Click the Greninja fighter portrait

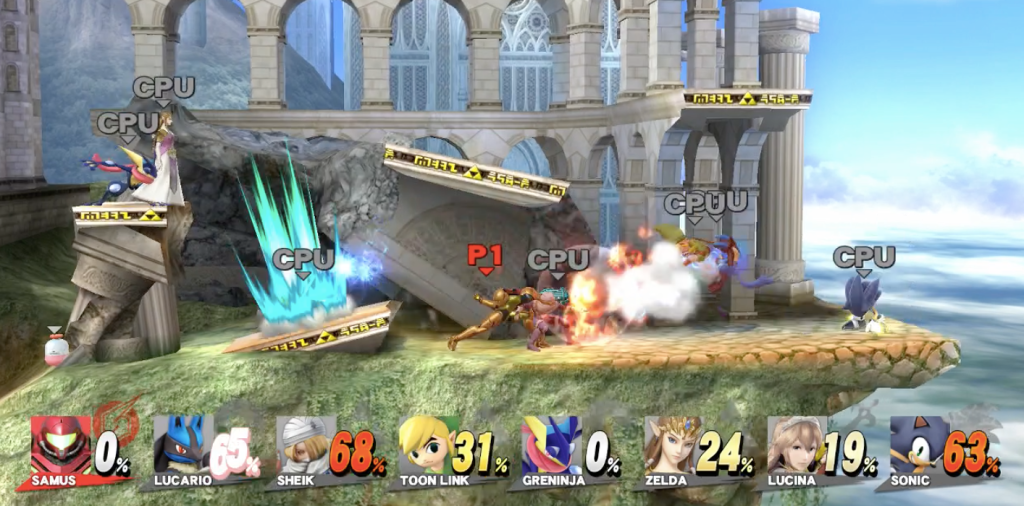[x=551, y=446]
